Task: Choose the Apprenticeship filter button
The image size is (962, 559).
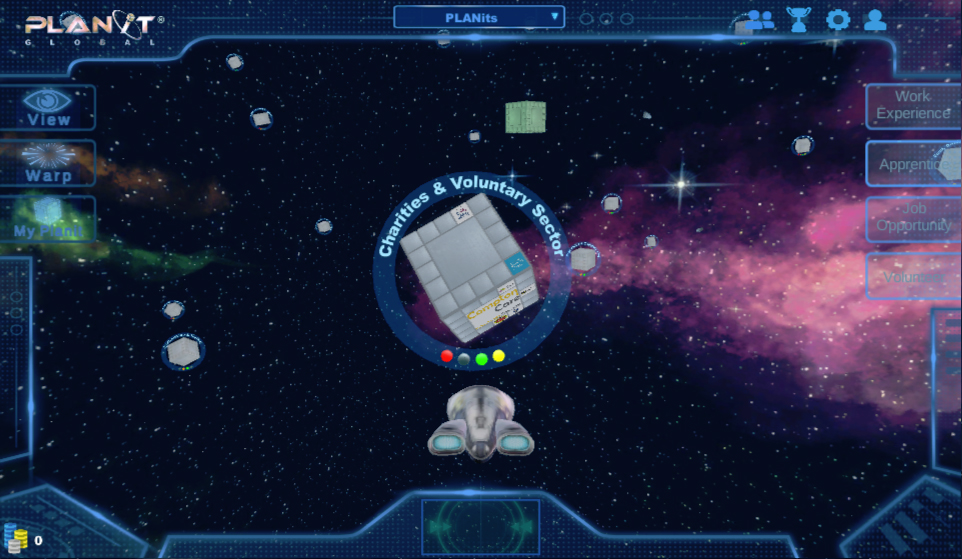Action: (x=912, y=164)
